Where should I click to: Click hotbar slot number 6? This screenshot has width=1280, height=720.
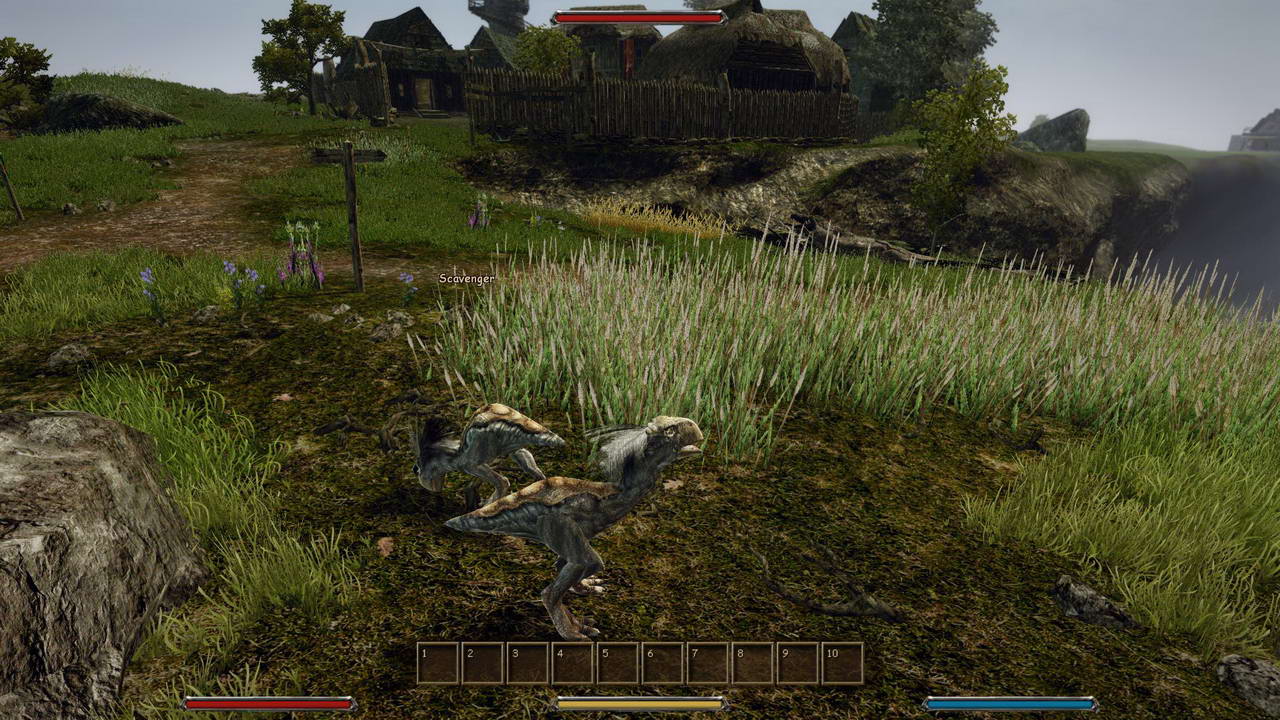point(663,663)
